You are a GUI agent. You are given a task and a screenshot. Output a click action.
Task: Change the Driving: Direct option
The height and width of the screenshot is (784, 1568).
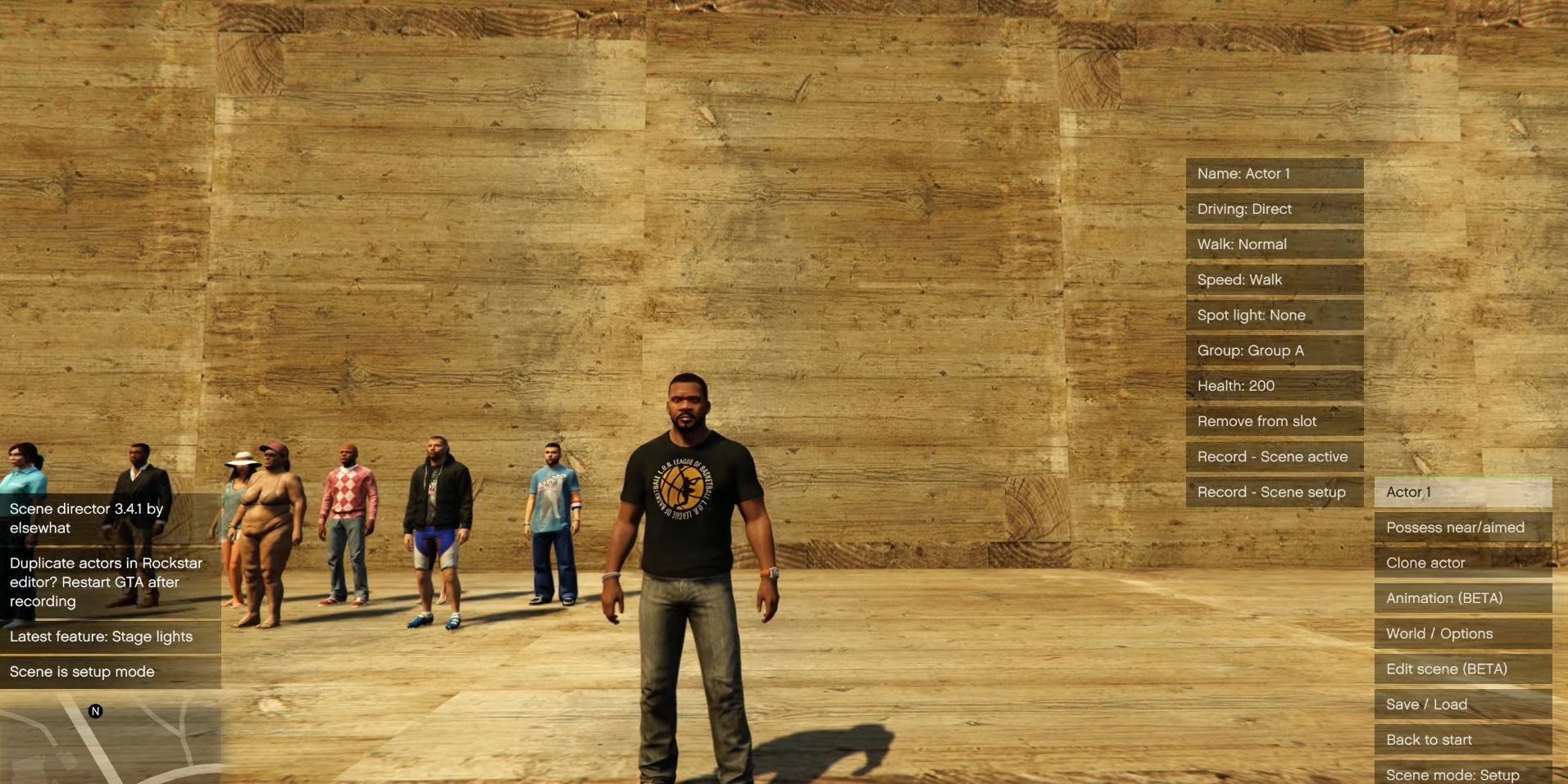tap(1275, 209)
